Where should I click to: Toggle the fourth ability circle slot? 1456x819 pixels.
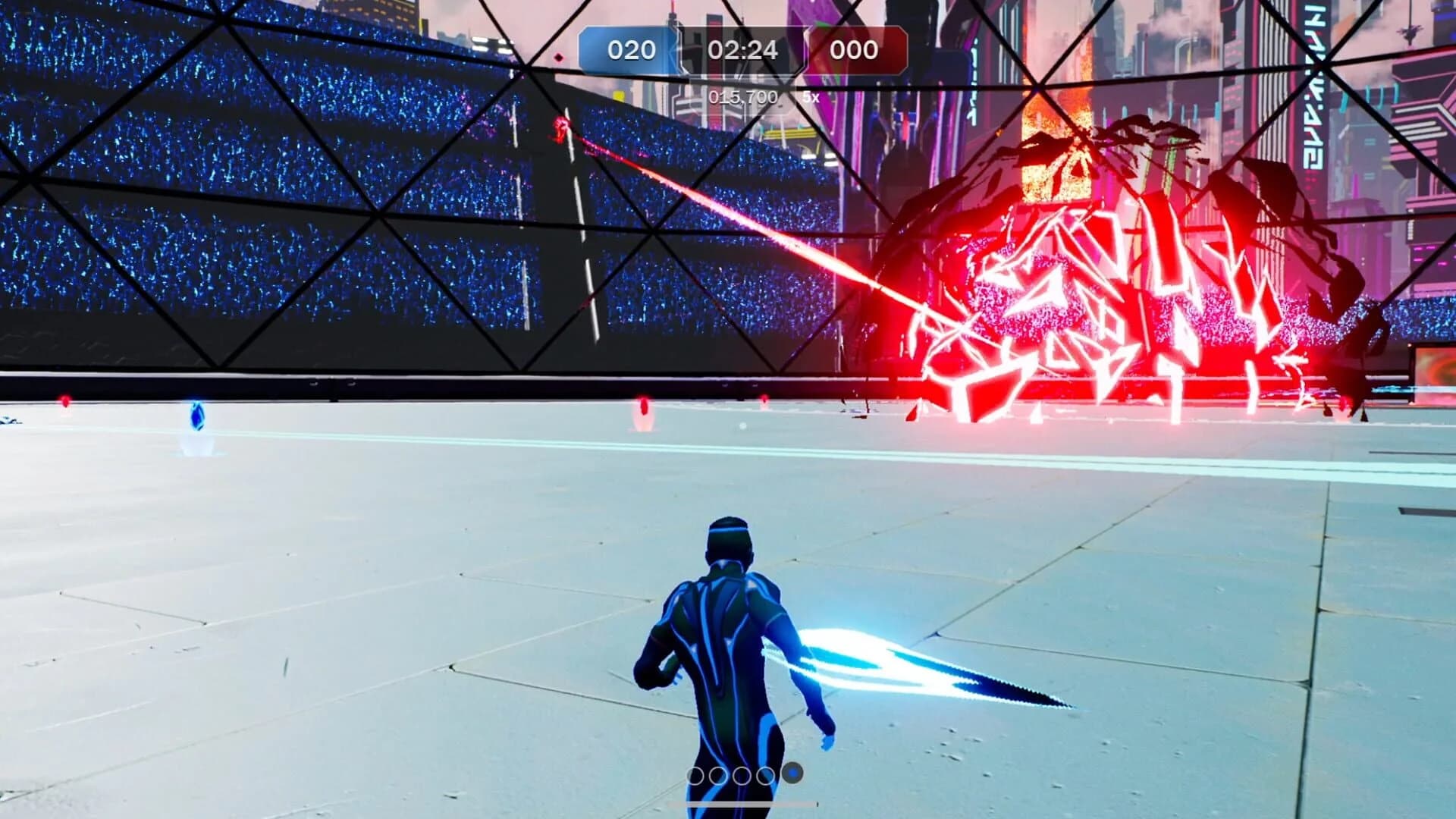pyautogui.click(x=764, y=774)
